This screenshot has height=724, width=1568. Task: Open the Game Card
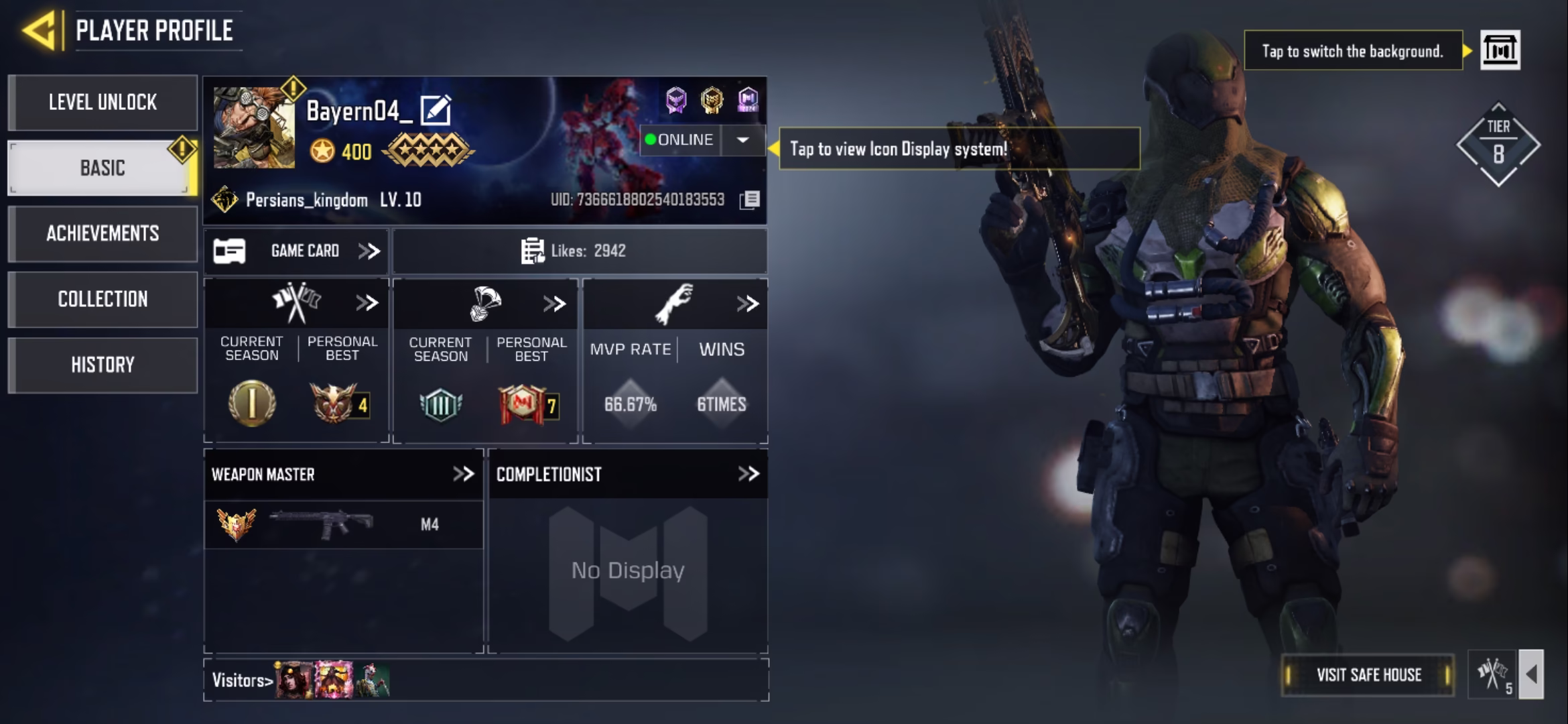[296, 251]
